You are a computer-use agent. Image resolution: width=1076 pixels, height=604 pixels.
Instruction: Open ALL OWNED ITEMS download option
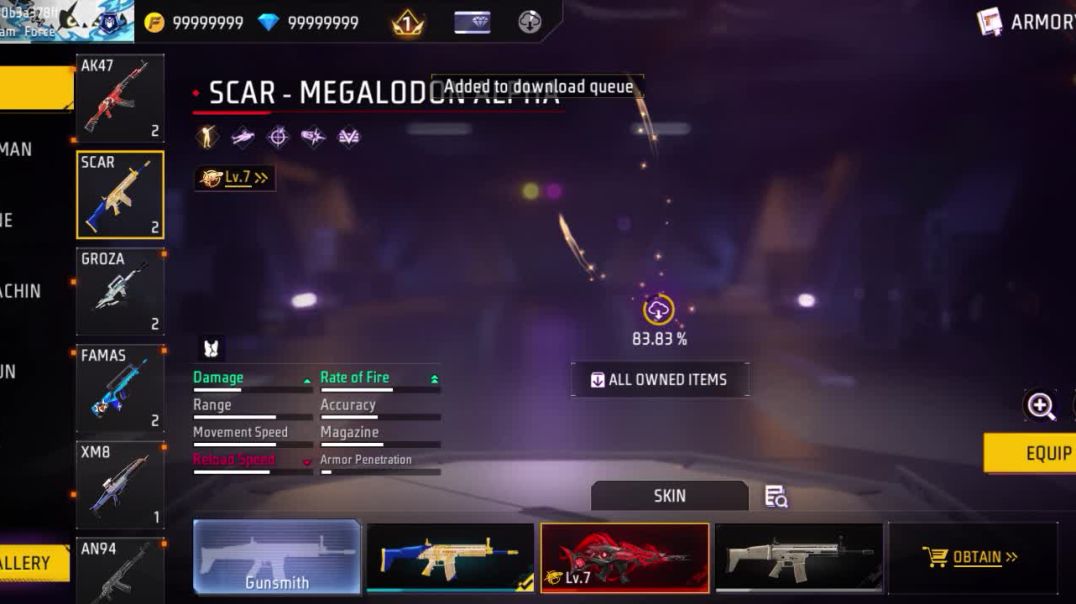[659, 380]
